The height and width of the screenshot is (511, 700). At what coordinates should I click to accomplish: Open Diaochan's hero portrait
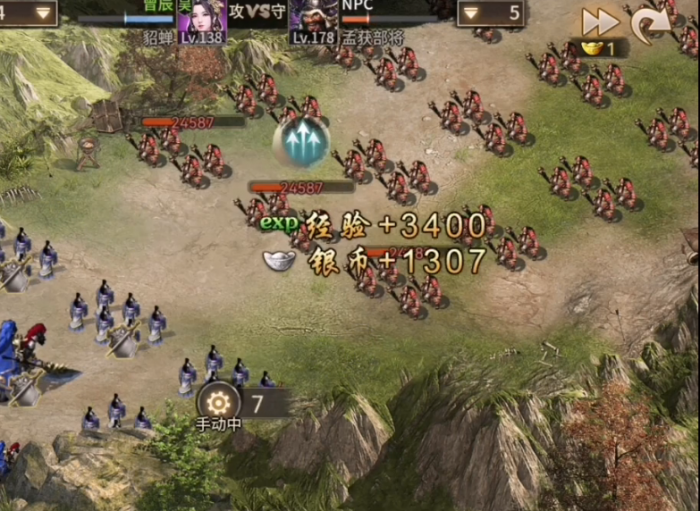click(203, 21)
